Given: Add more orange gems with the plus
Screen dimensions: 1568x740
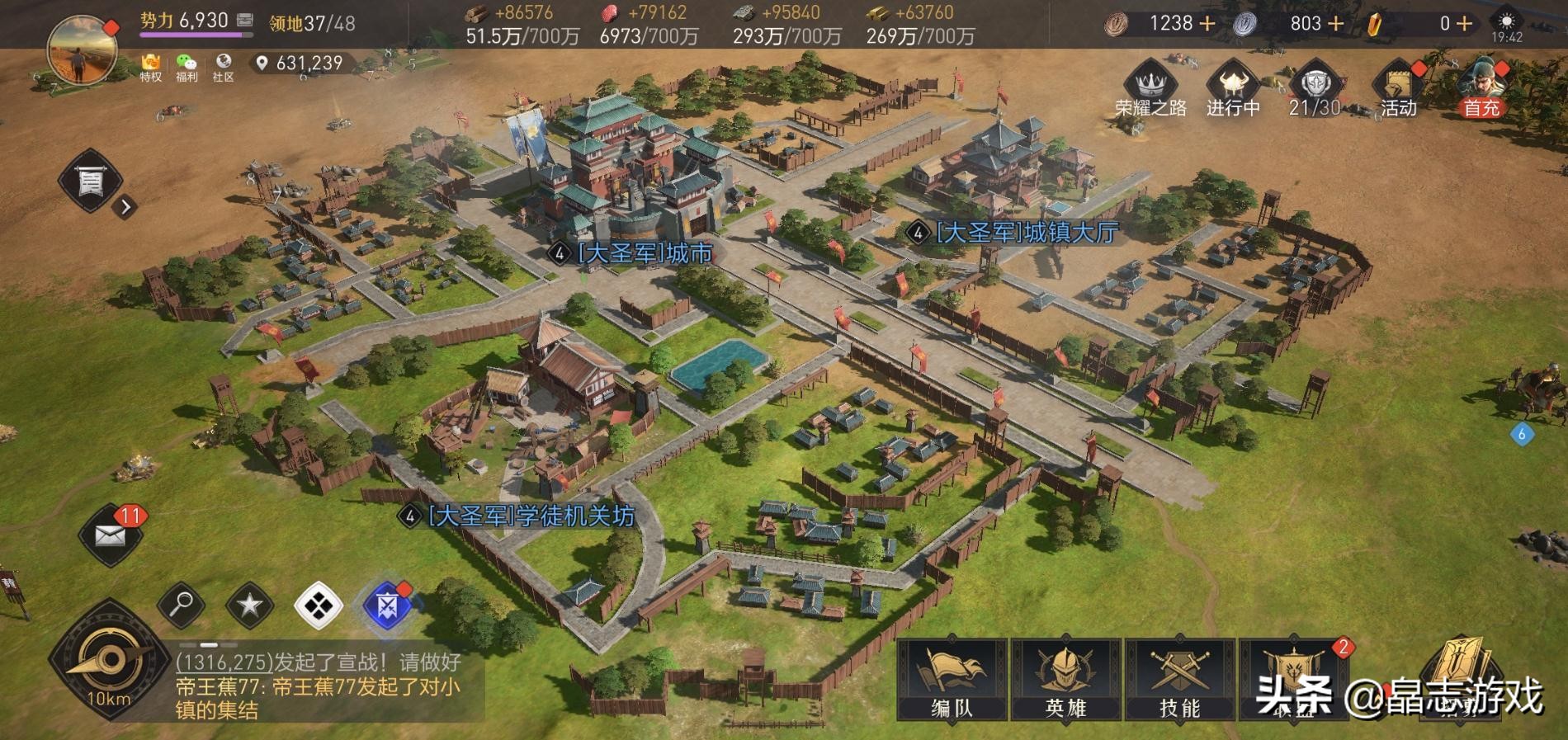Looking at the screenshot, I should (x=1464, y=23).
